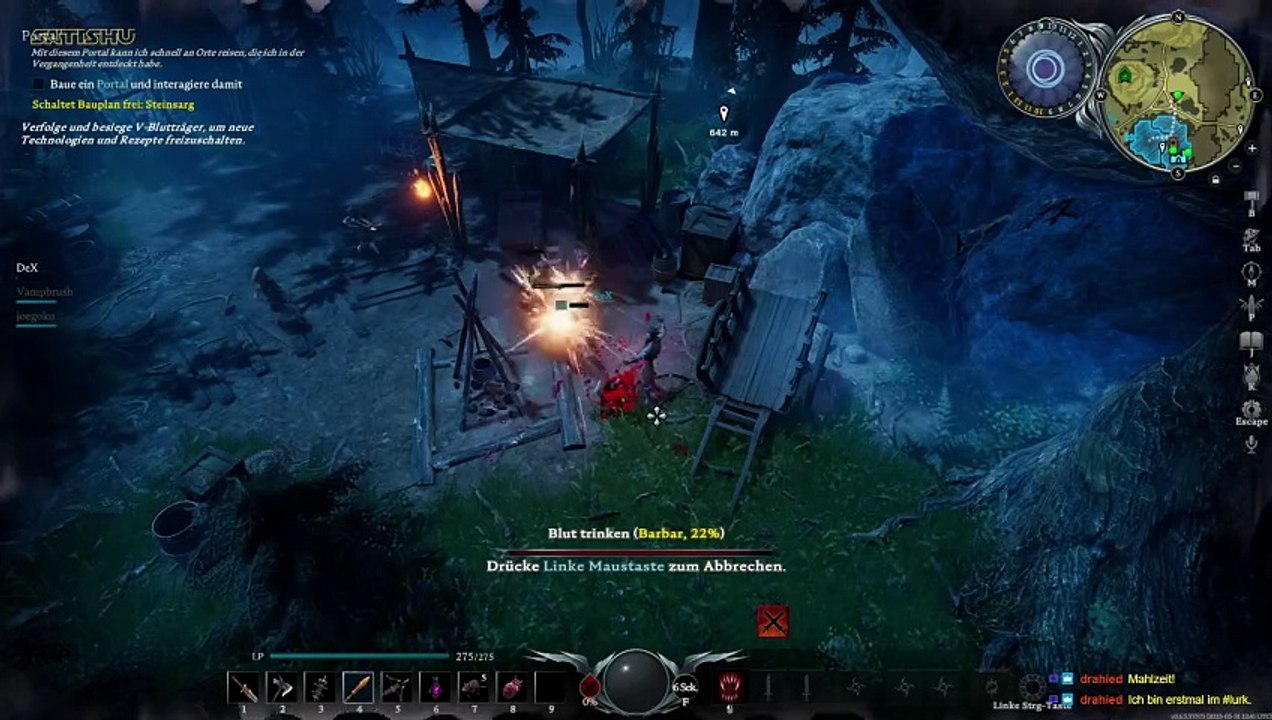Tick the 'Baue ein Portal' objective checkbox

coord(38,85)
